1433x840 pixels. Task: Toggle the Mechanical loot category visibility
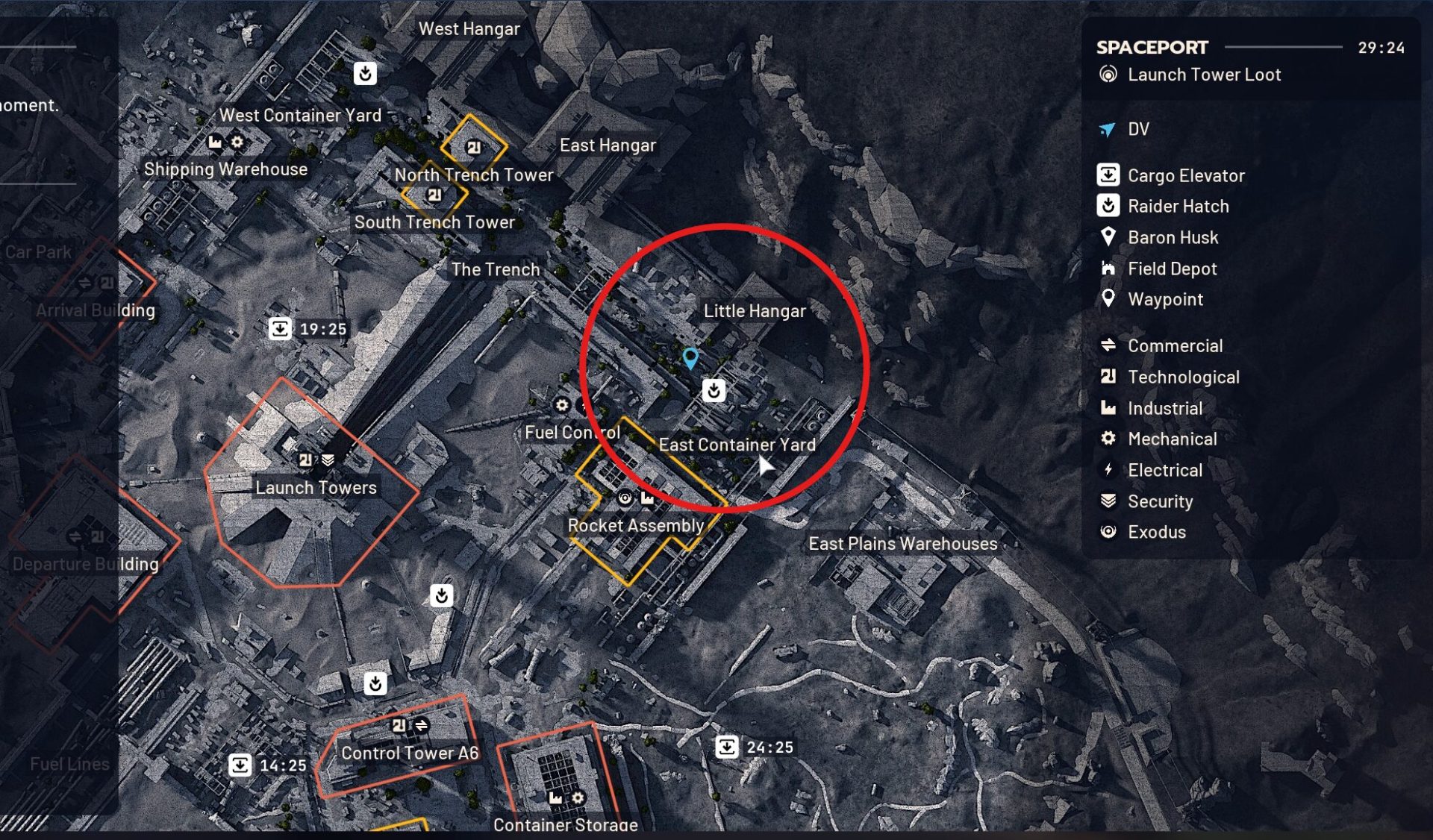(x=1110, y=439)
